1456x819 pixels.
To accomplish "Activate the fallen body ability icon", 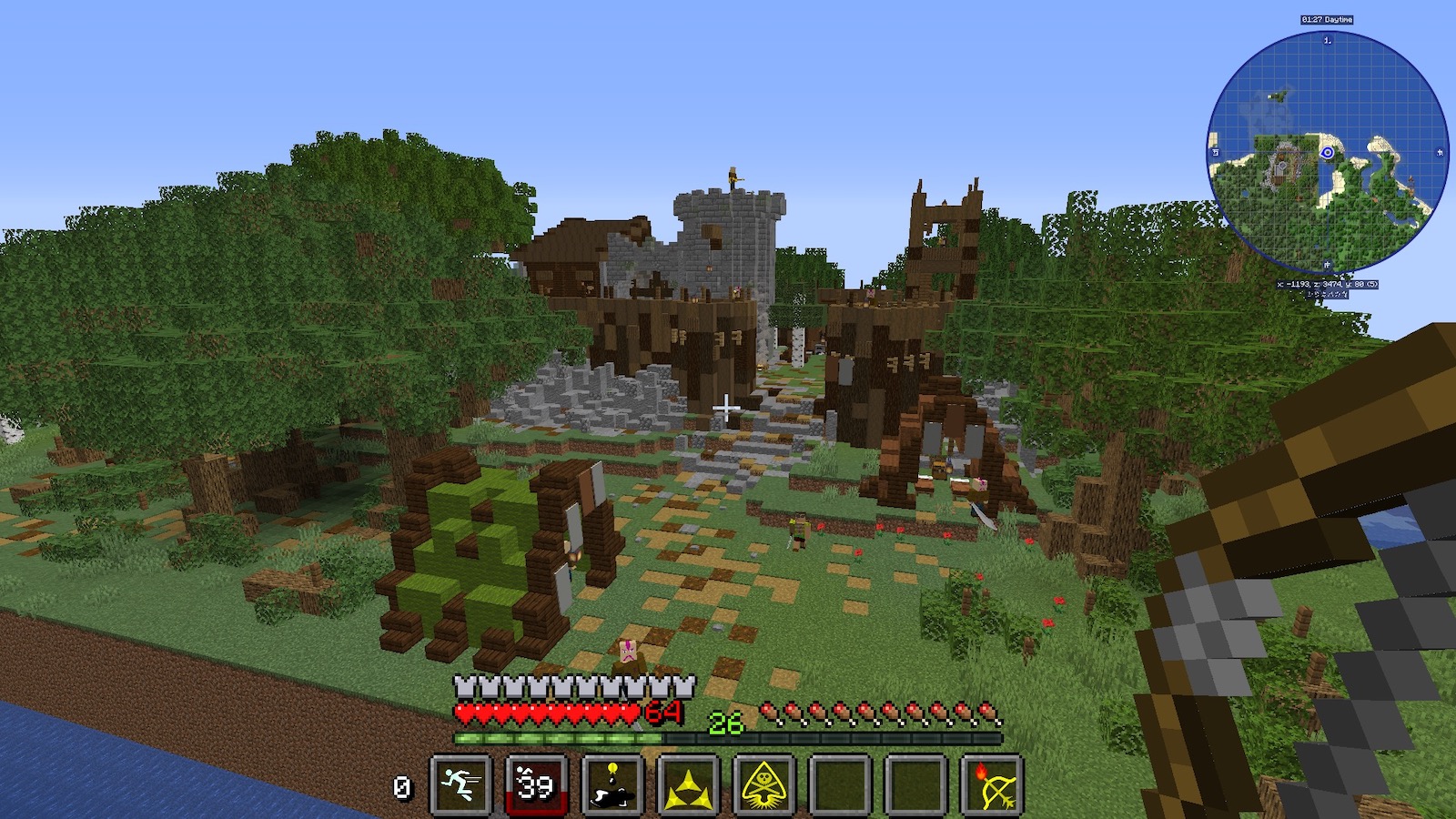I will 612,784.
